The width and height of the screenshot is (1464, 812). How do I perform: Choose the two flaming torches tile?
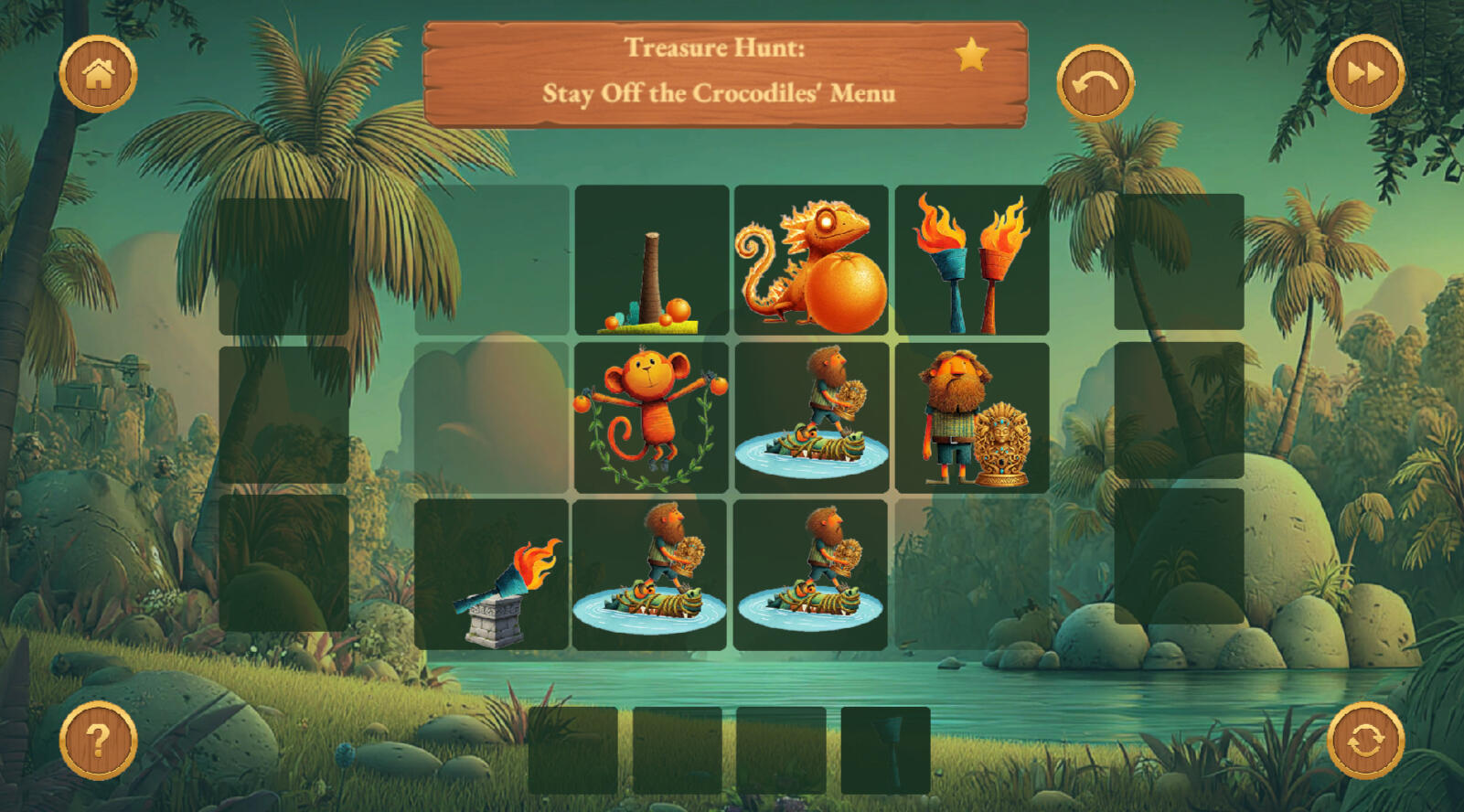click(x=971, y=261)
